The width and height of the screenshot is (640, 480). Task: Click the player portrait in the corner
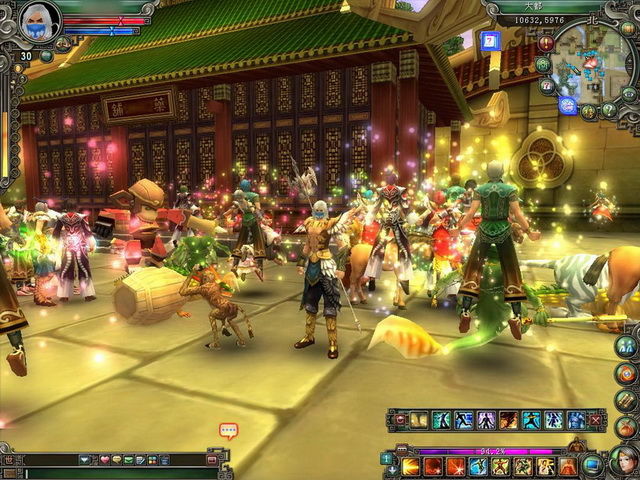[x=39, y=21]
